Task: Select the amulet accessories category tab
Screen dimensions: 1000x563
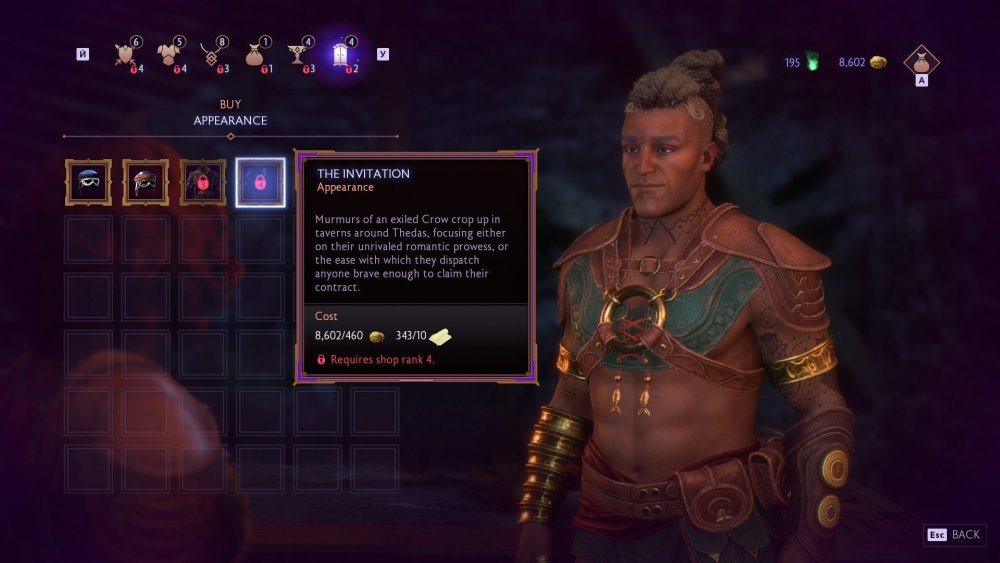Action: pyautogui.click(x=210, y=54)
